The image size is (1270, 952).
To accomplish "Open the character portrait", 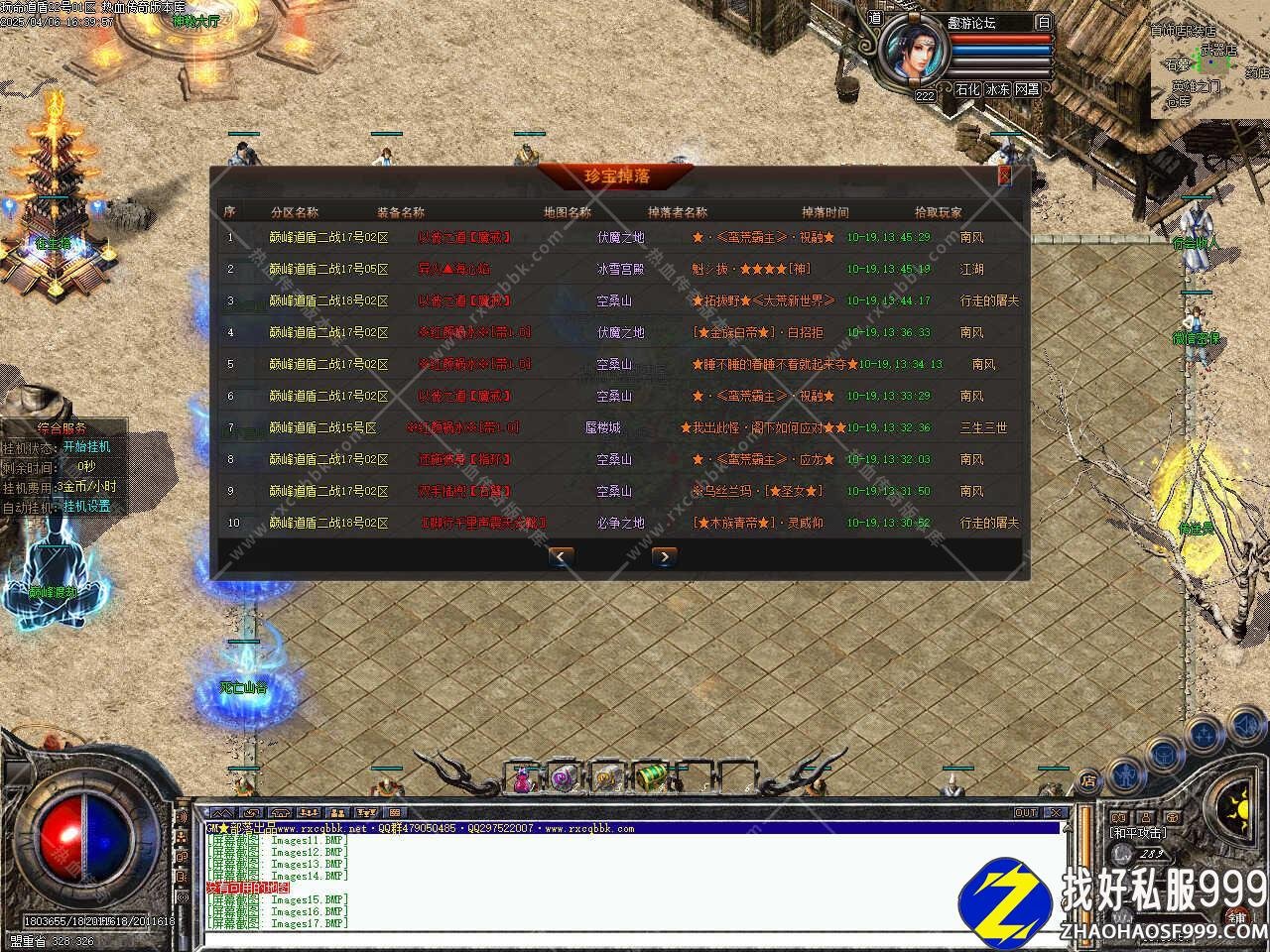I will tap(914, 50).
